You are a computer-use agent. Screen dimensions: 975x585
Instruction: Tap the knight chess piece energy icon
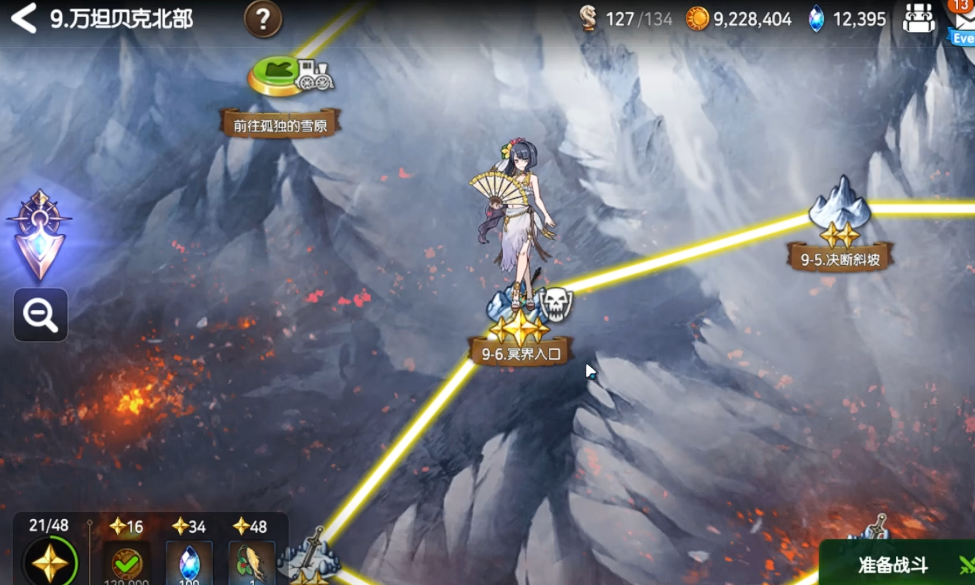[x=589, y=19]
